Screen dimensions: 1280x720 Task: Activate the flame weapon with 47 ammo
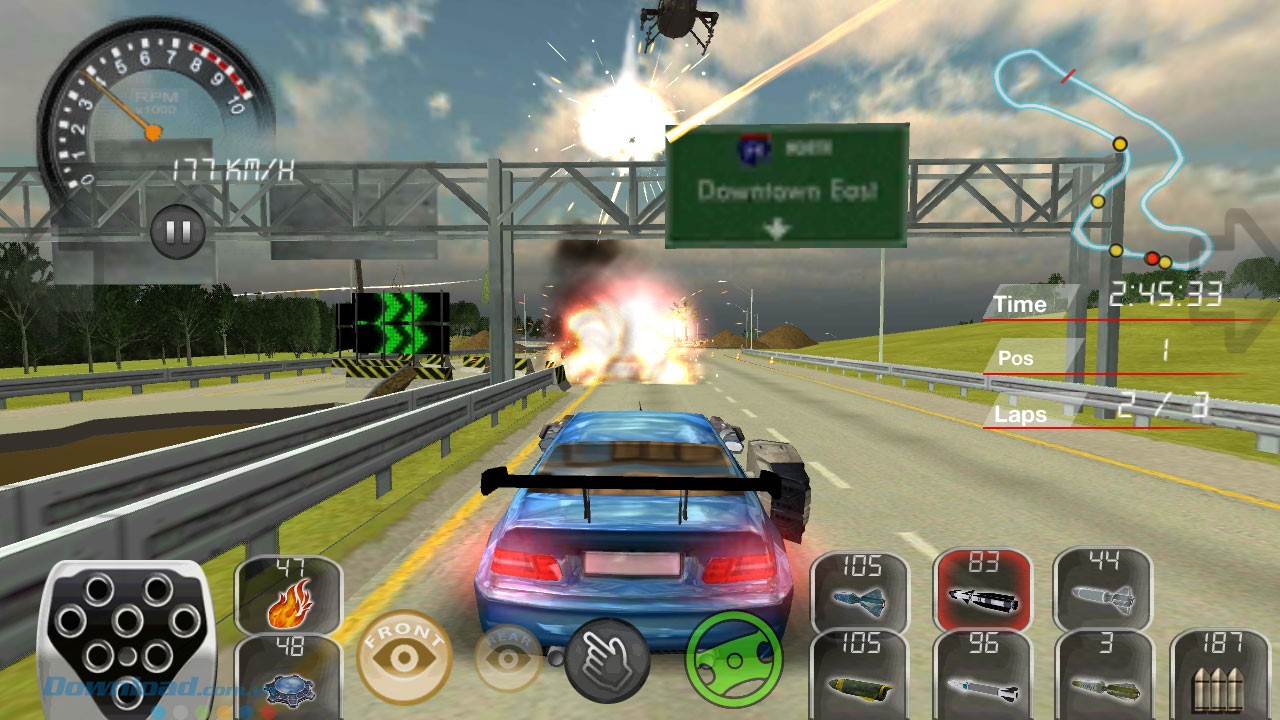288,595
